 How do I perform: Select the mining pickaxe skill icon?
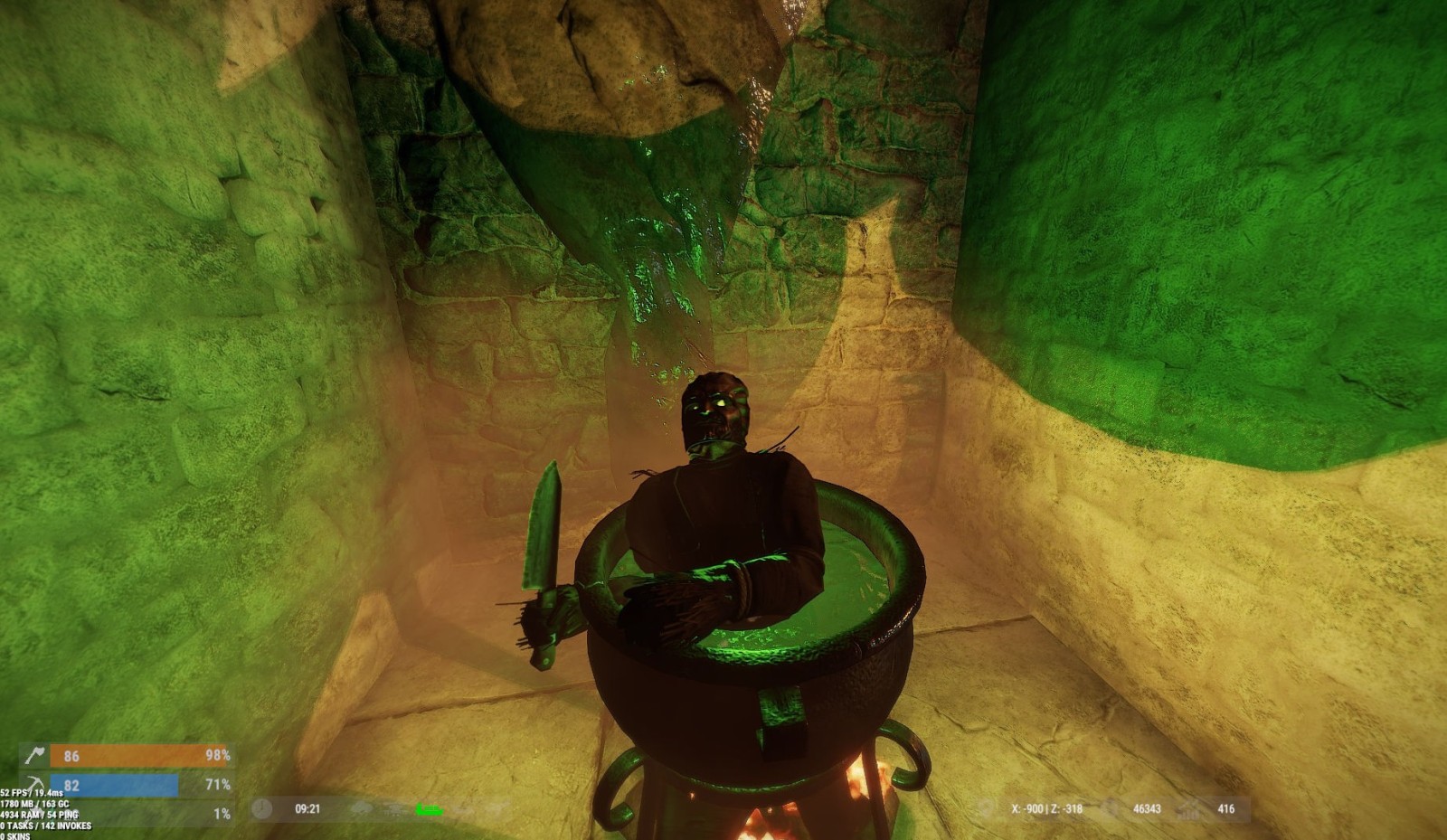[35, 784]
